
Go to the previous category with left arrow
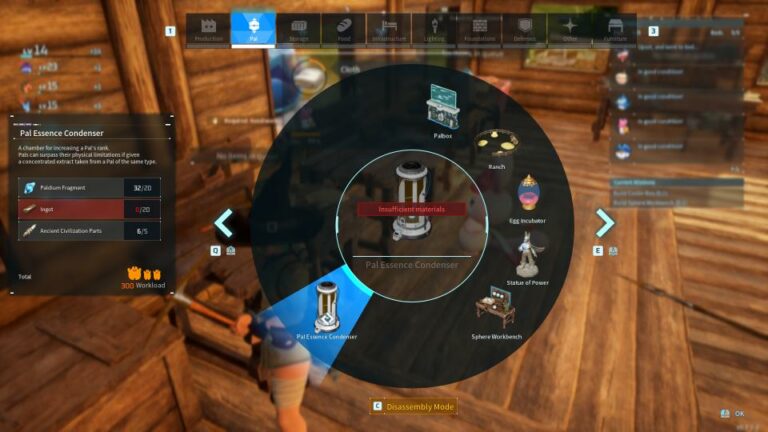[x=224, y=222]
